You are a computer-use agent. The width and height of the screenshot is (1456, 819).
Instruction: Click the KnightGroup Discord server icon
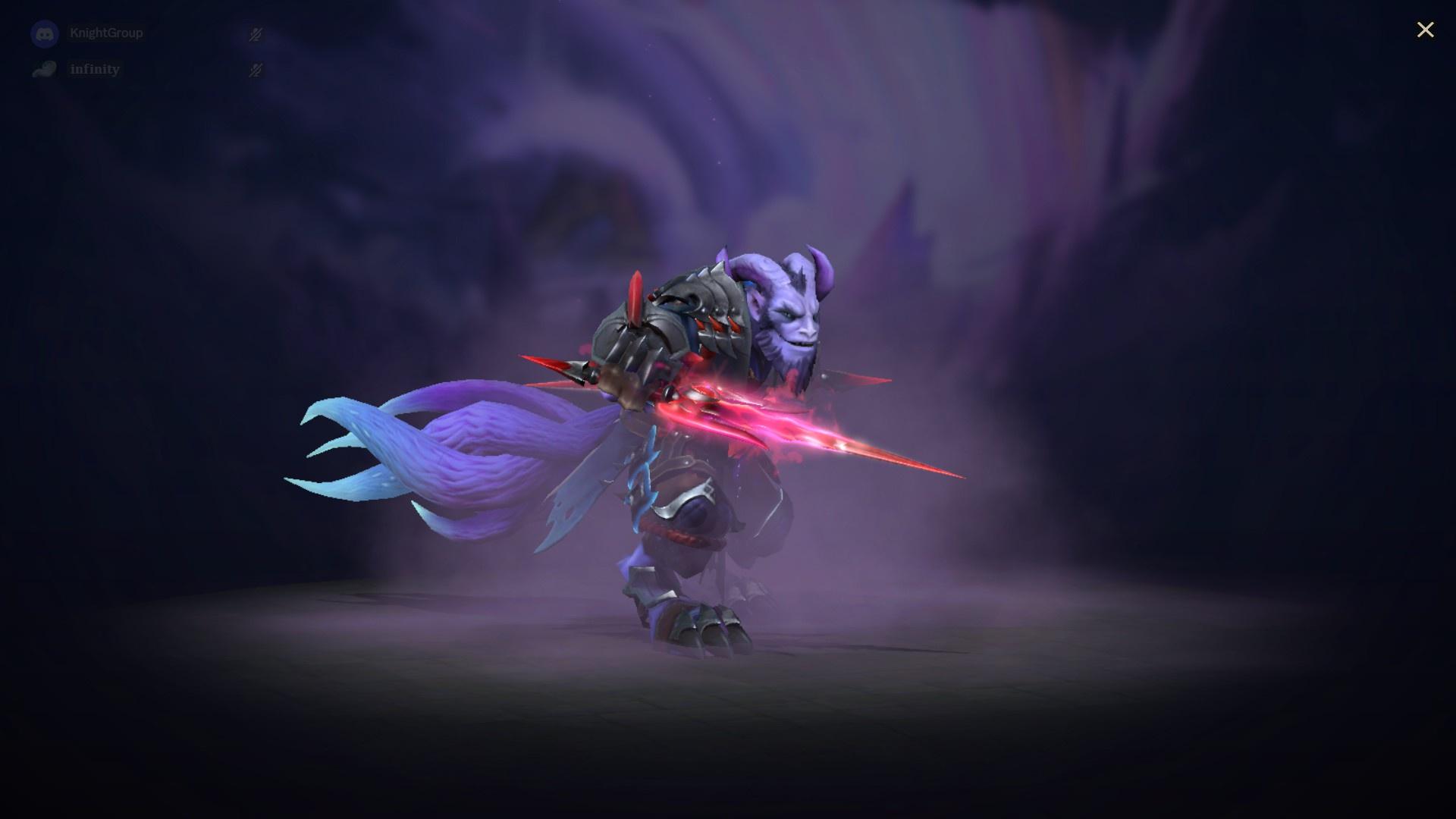coord(45,33)
